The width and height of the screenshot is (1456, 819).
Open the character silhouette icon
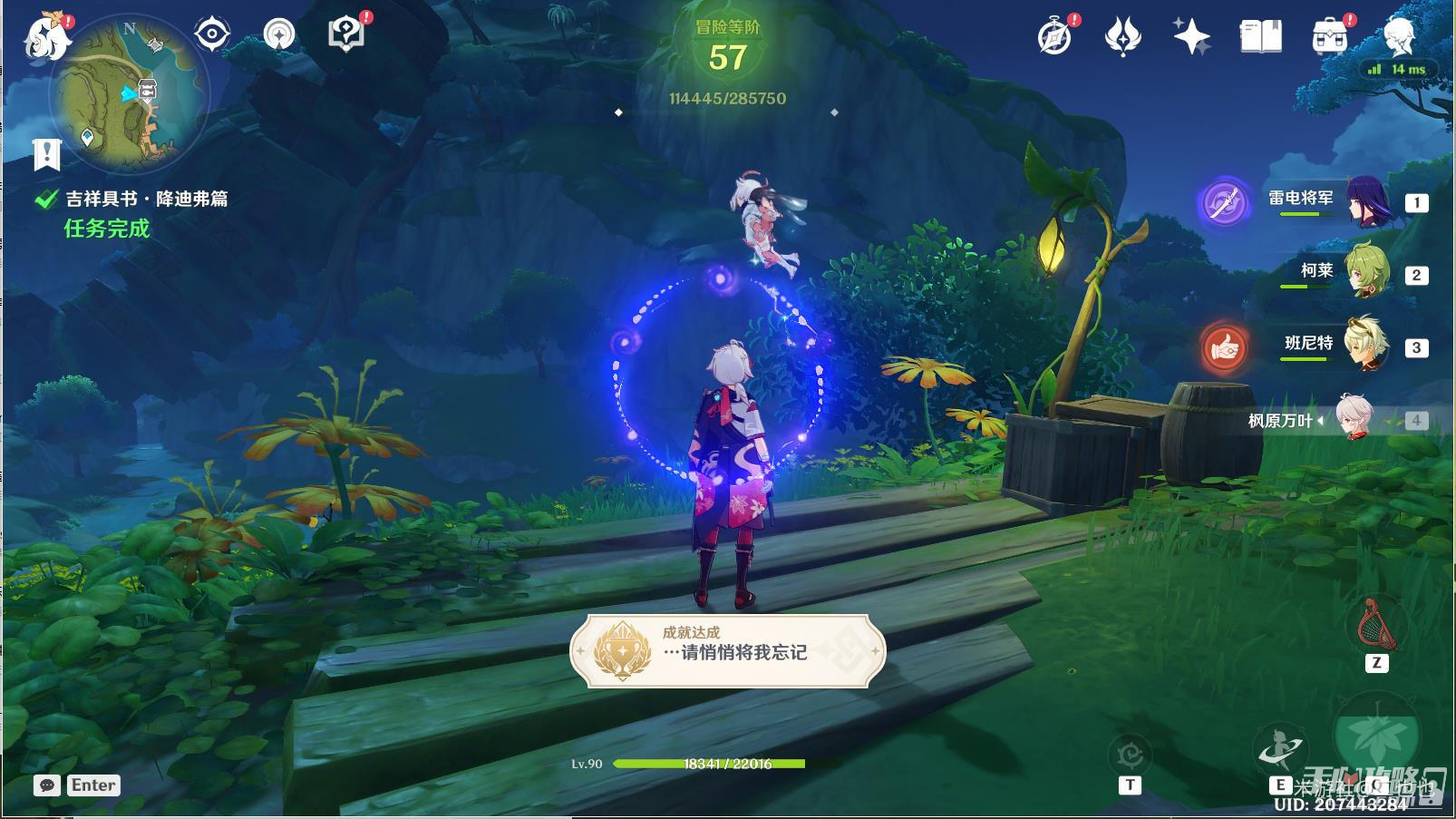pos(1399,37)
